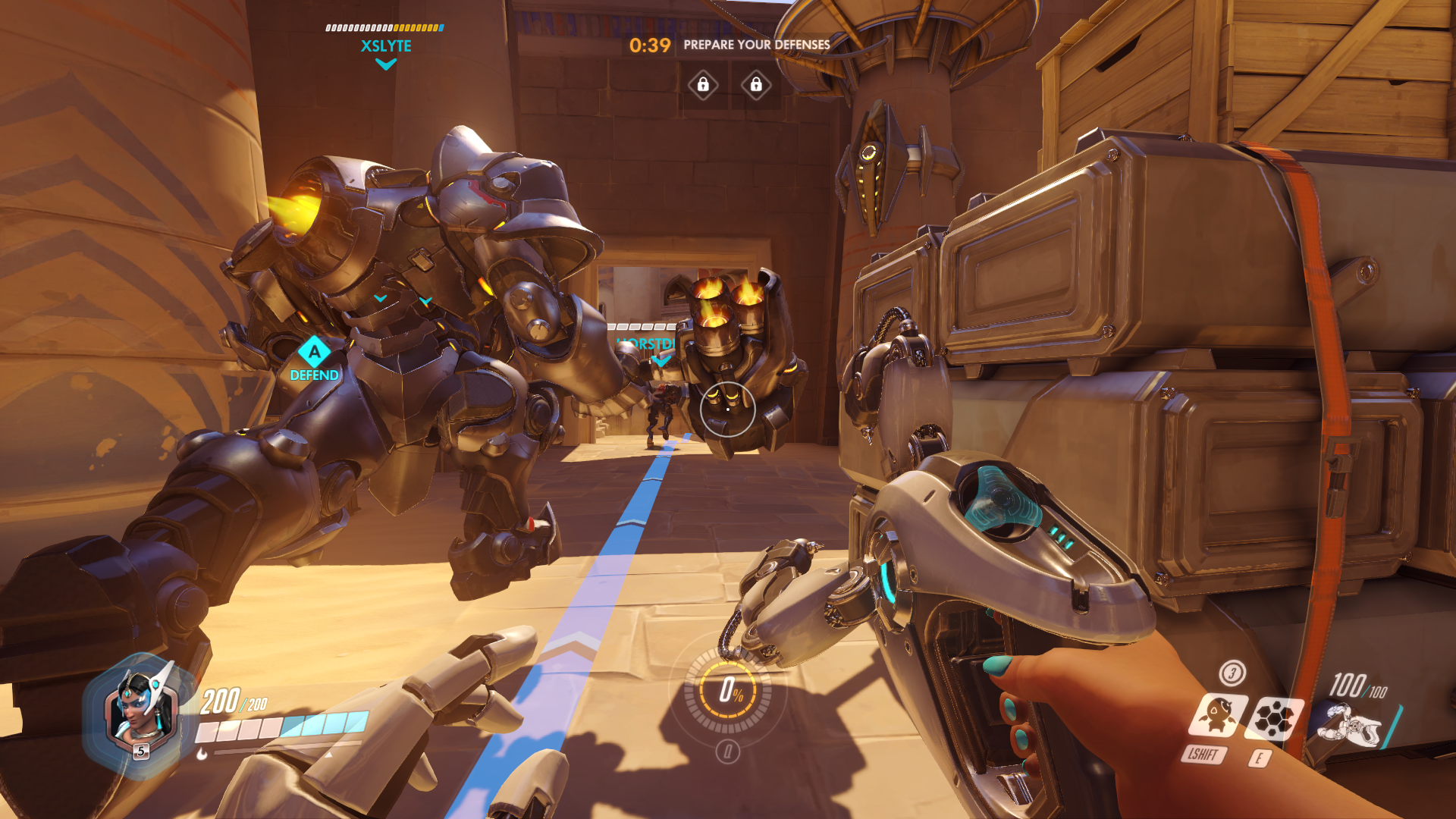Select the Sentry Turret ability icon
Image resolution: width=1456 pixels, height=819 pixels.
tap(1216, 716)
